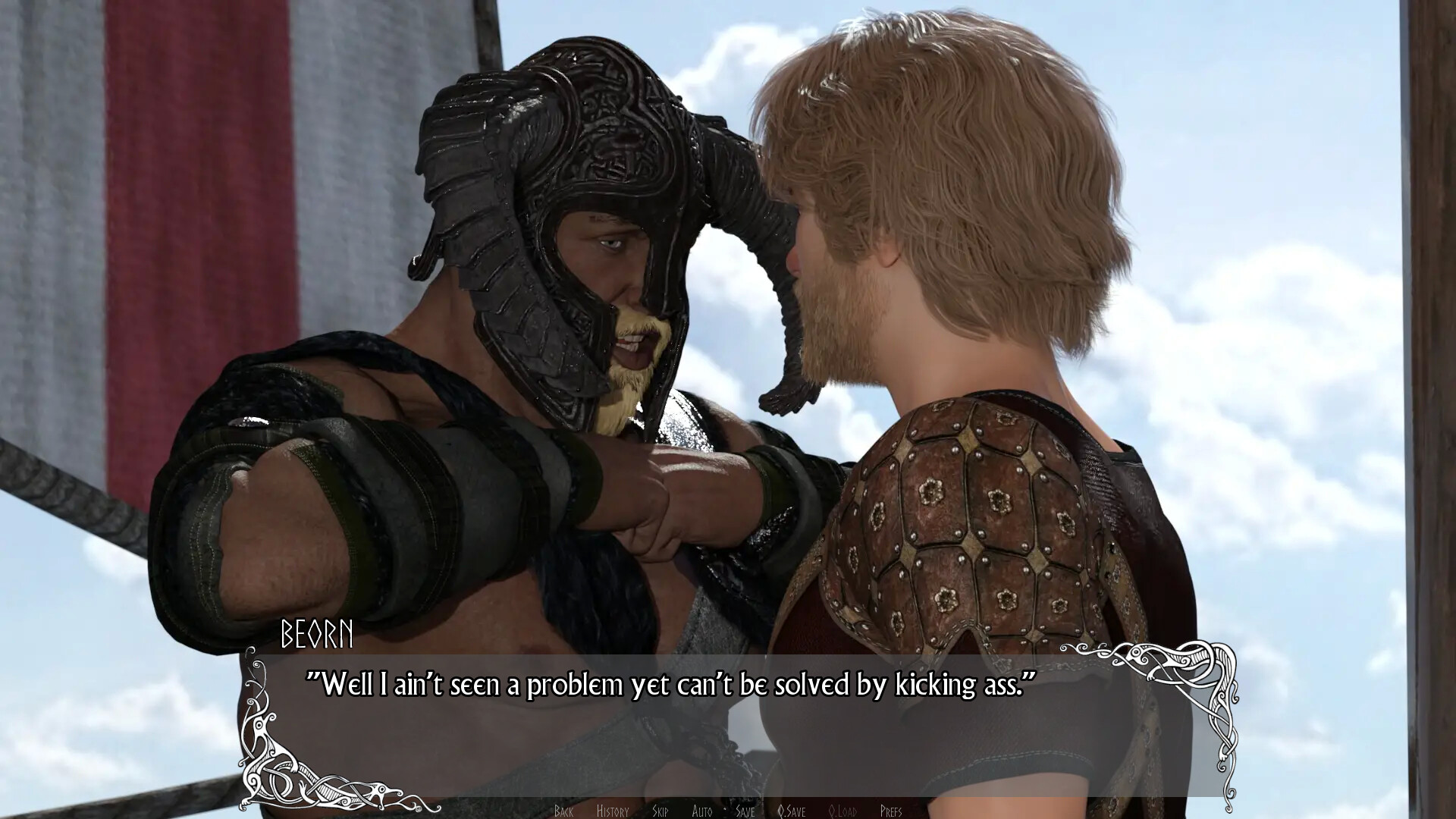Roll back dialogue with the Back button
This screenshot has height=819, width=1456.
563,810
